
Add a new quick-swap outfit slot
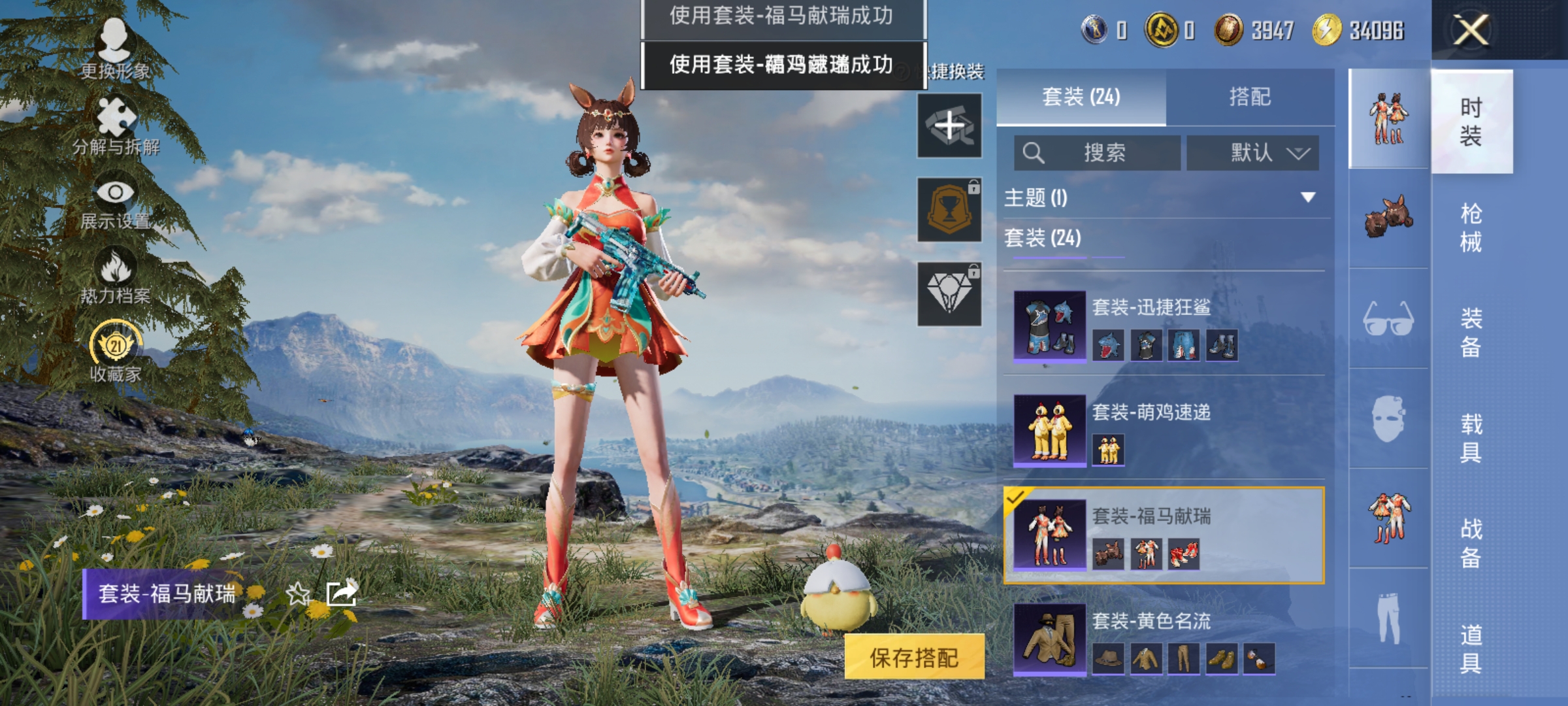(949, 126)
